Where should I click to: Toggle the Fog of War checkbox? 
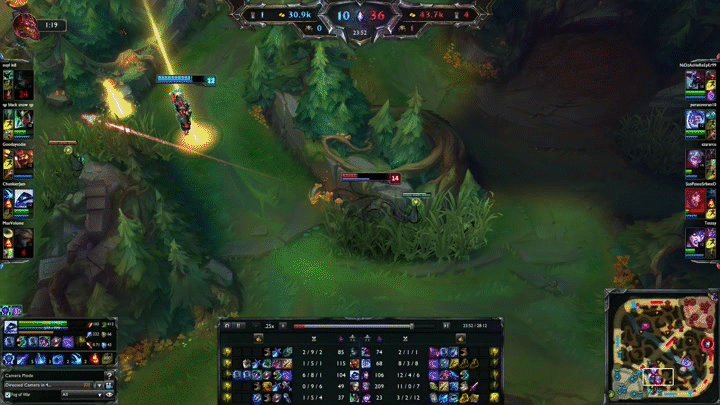point(6,395)
